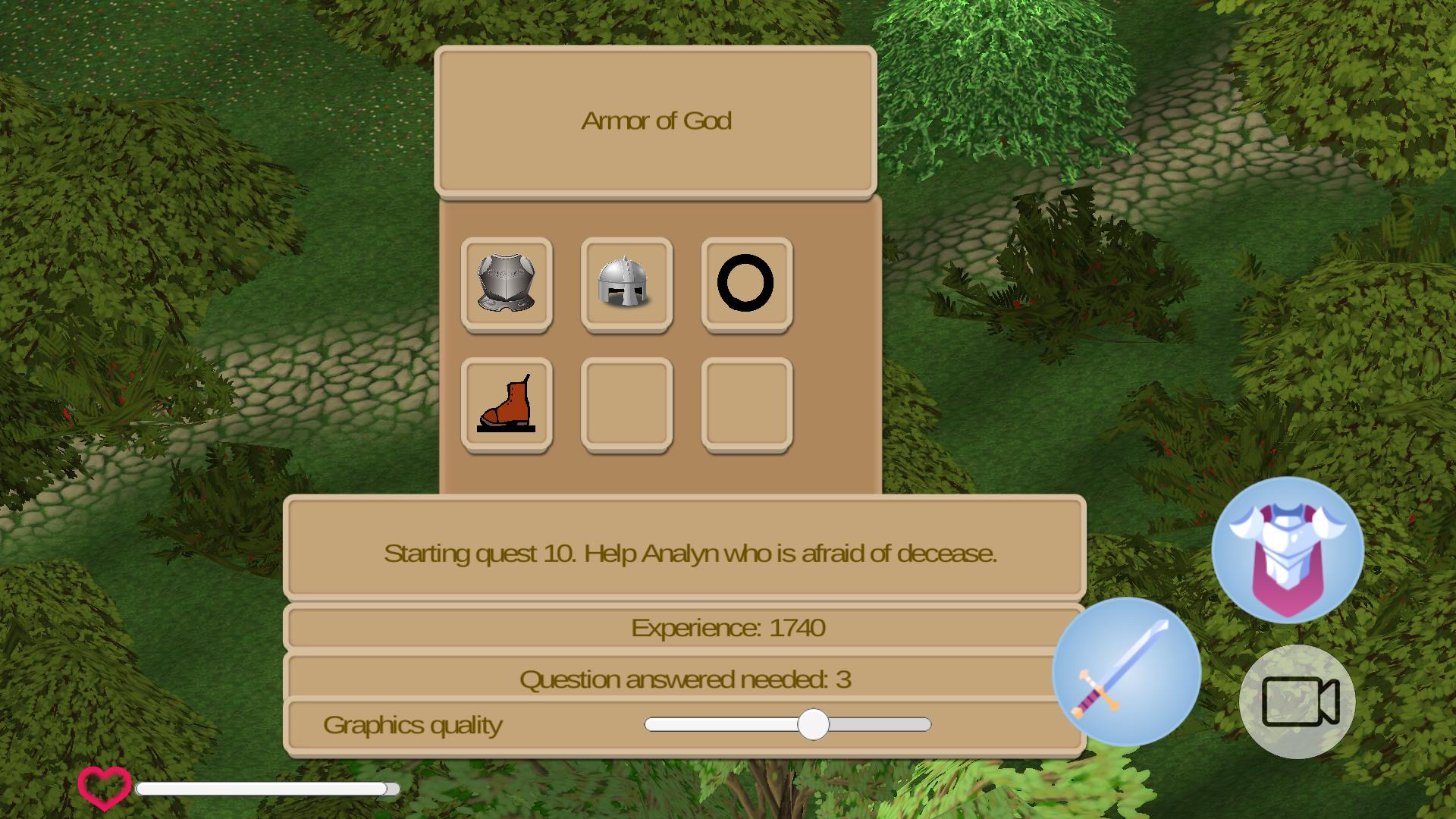1456x819 pixels.
Task: Click the pink heart health icon
Action: point(103,786)
